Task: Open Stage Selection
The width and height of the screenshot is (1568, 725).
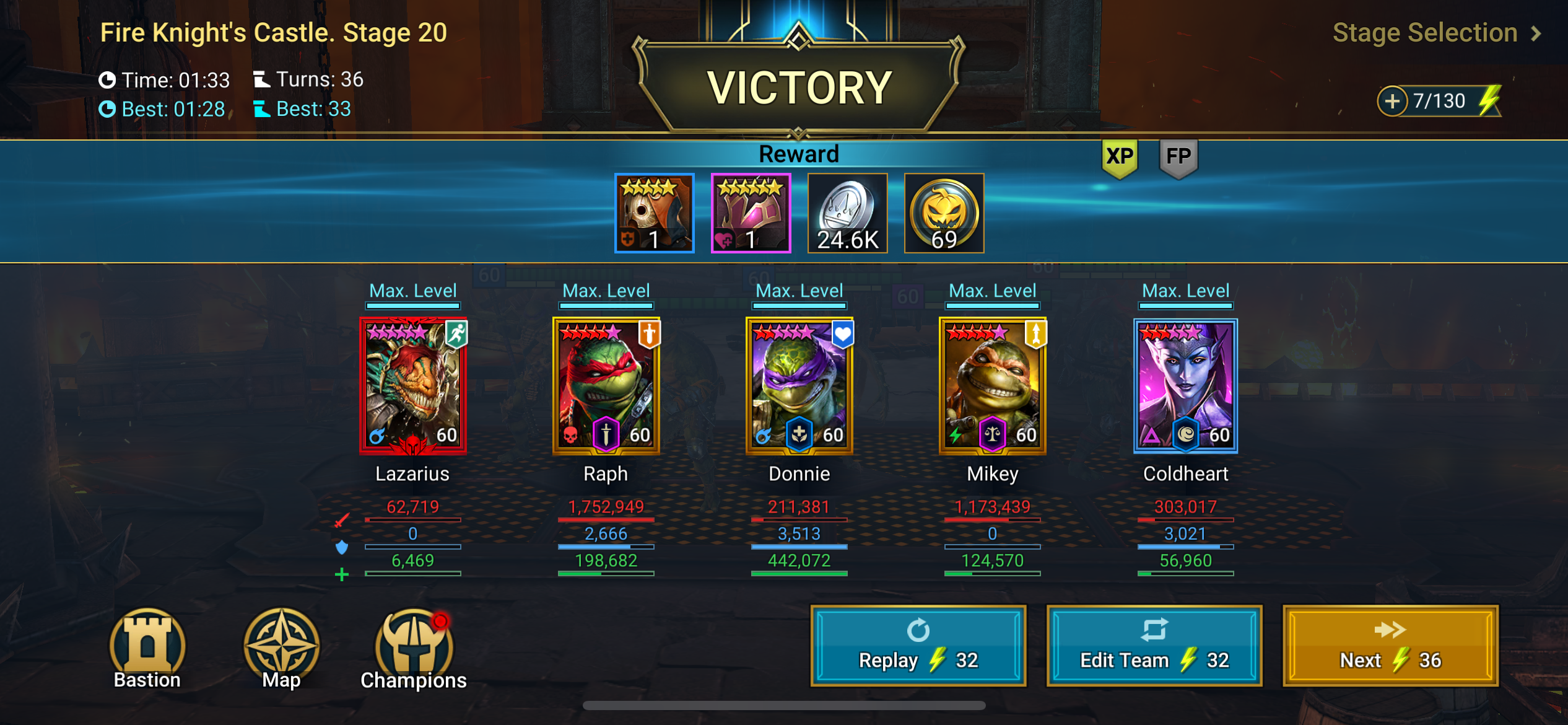Action: click(1435, 33)
